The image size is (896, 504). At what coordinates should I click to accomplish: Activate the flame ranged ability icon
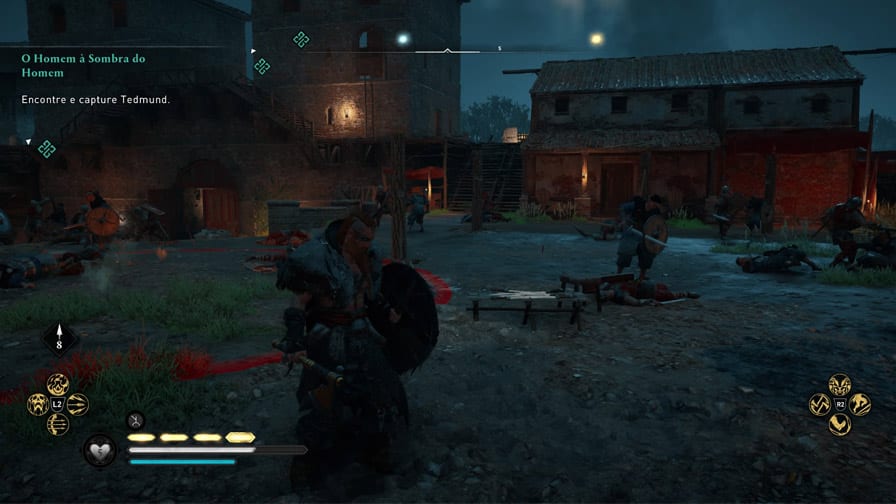(58, 383)
